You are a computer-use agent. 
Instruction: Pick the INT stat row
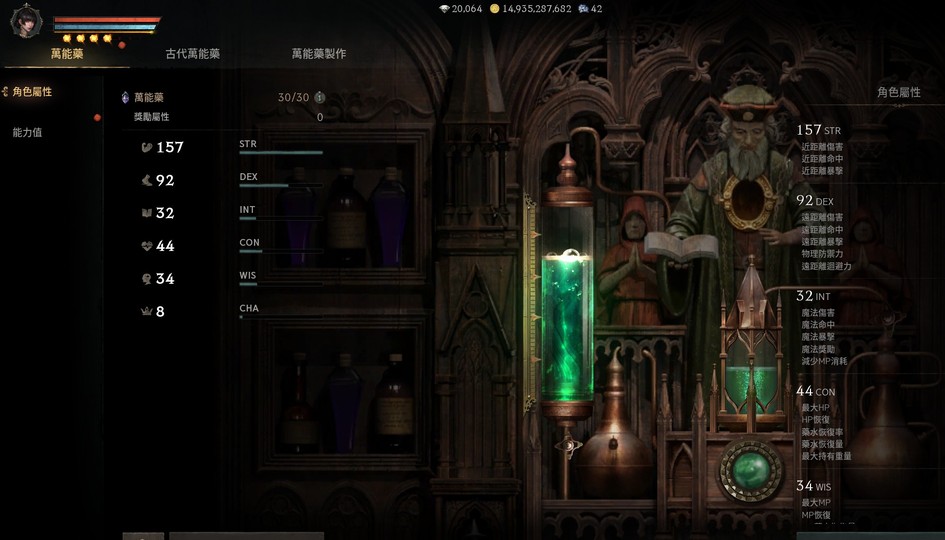(230, 213)
